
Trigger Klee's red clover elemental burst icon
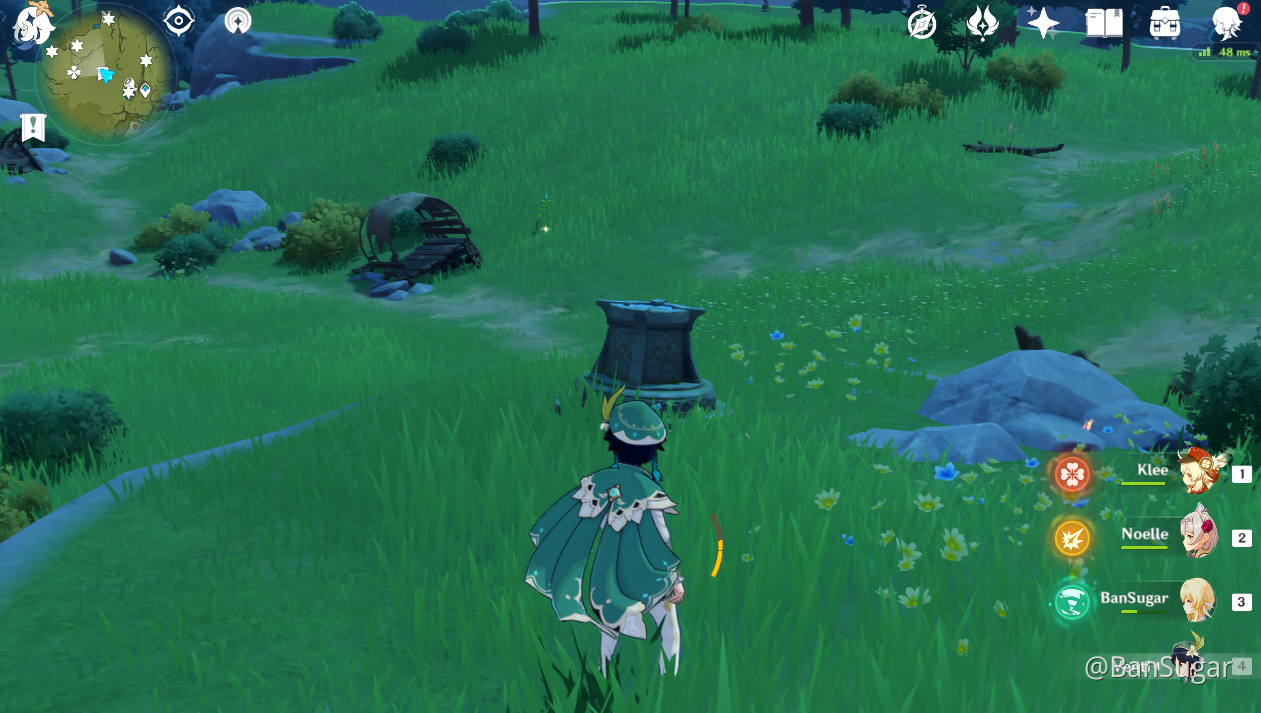tap(1072, 473)
